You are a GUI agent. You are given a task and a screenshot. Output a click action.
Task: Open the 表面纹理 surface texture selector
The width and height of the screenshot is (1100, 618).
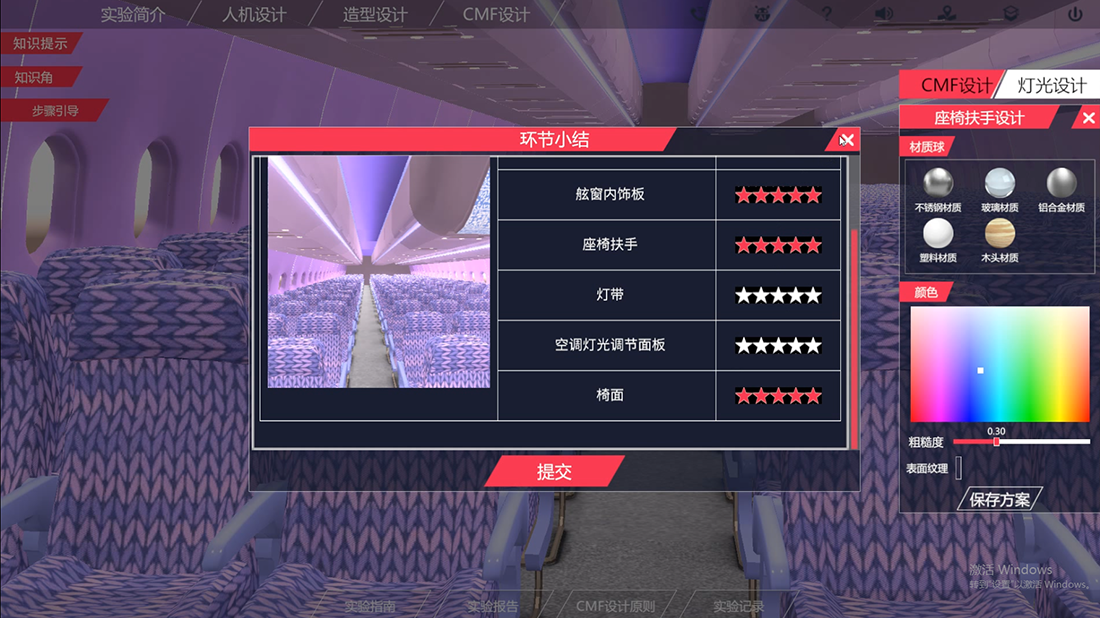958,468
